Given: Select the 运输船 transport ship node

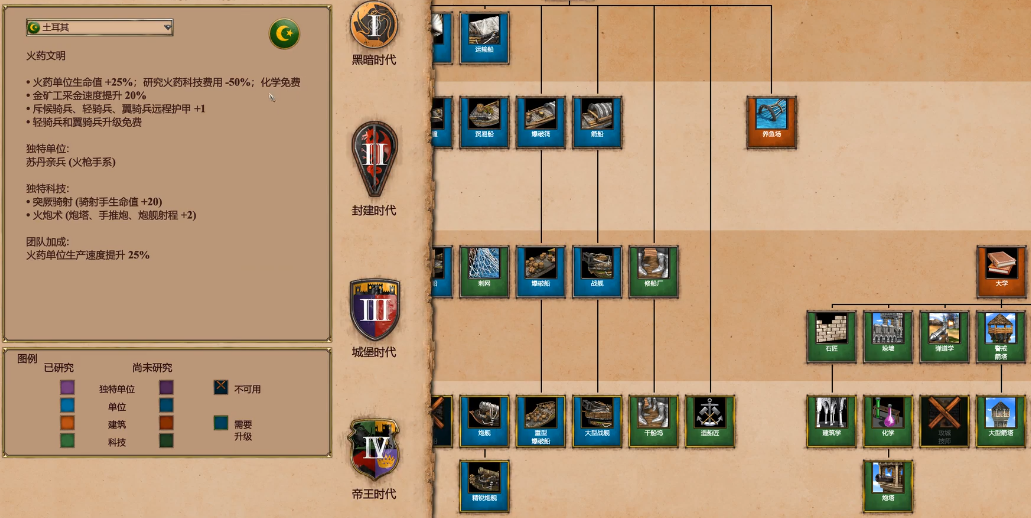Looking at the screenshot, I should pos(485,38).
